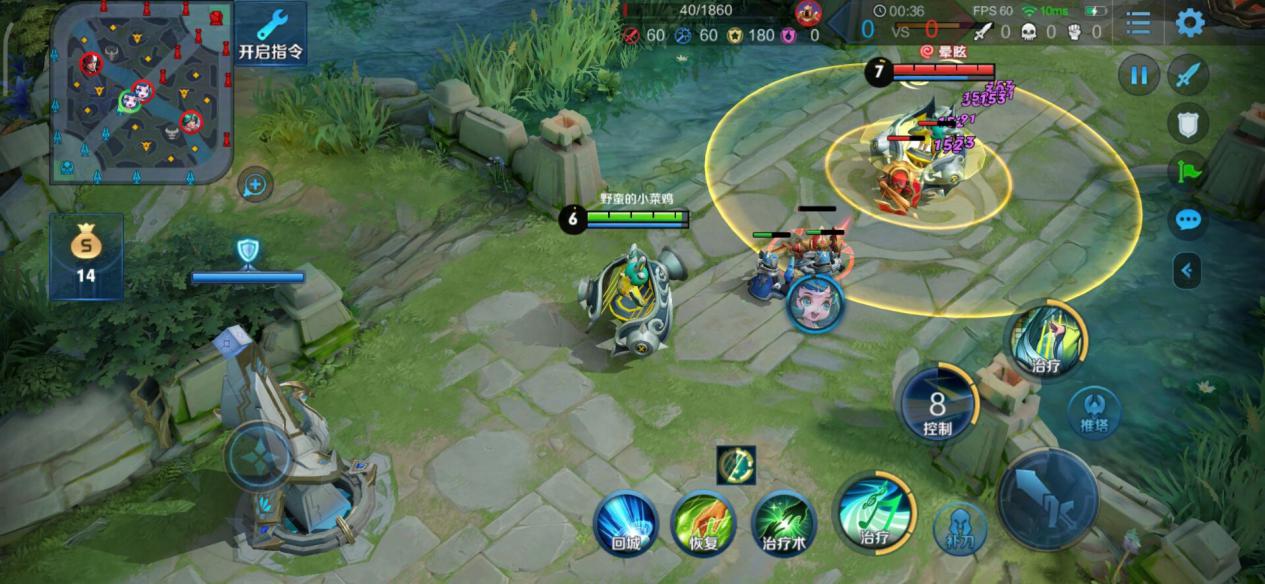Open the gold shop showing 14

coord(86,255)
